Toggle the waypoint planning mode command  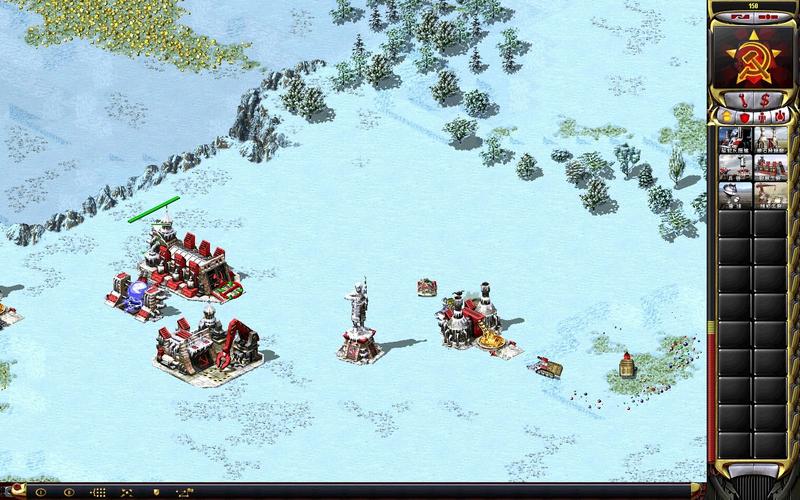click(186, 492)
